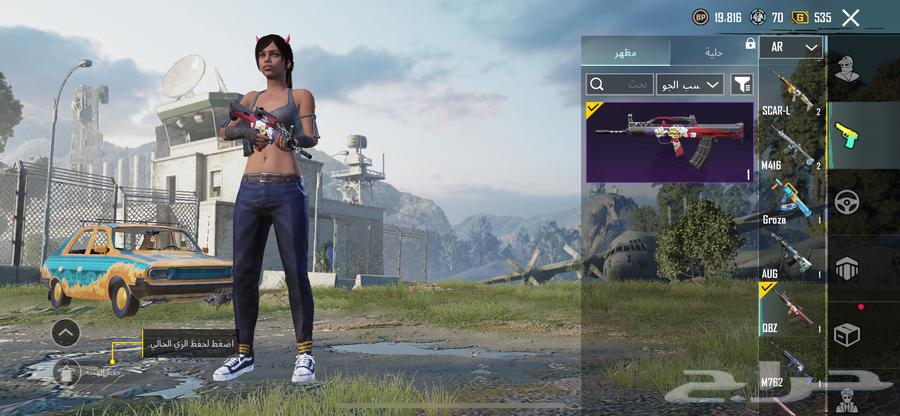
Task: Open the character outfit category
Action: pyautogui.click(x=846, y=70)
